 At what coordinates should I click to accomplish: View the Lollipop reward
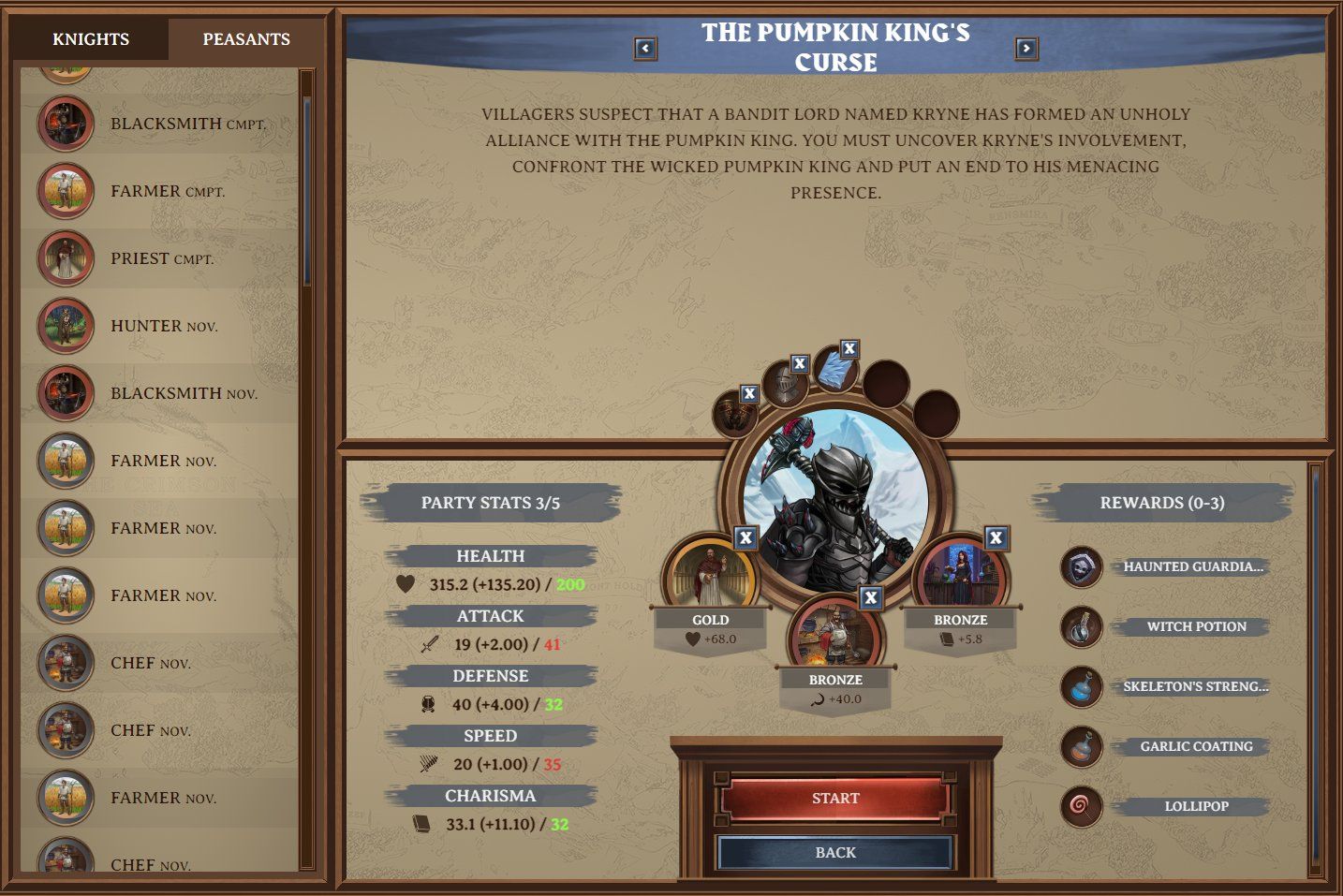click(1196, 806)
